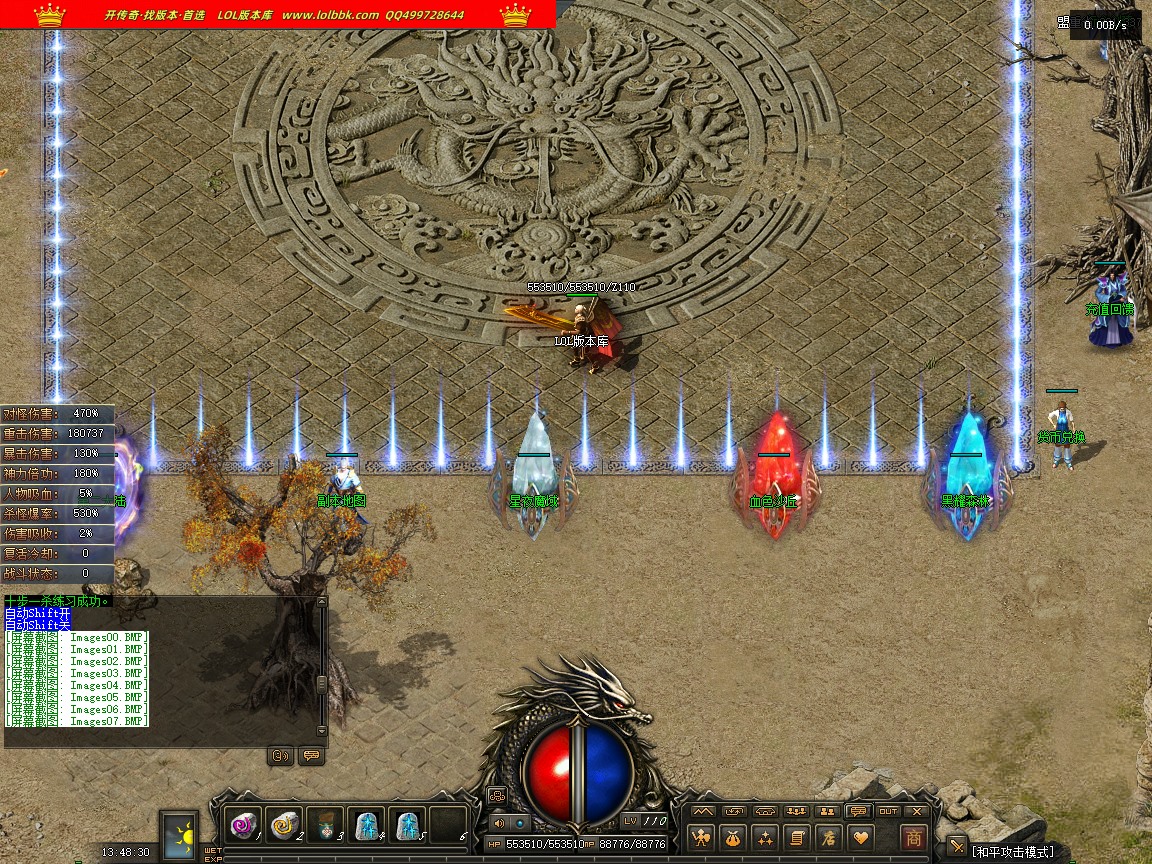This screenshot has width=1152, height=864.
Task: Click the OUT logout button
Action: tap(888, 811)
